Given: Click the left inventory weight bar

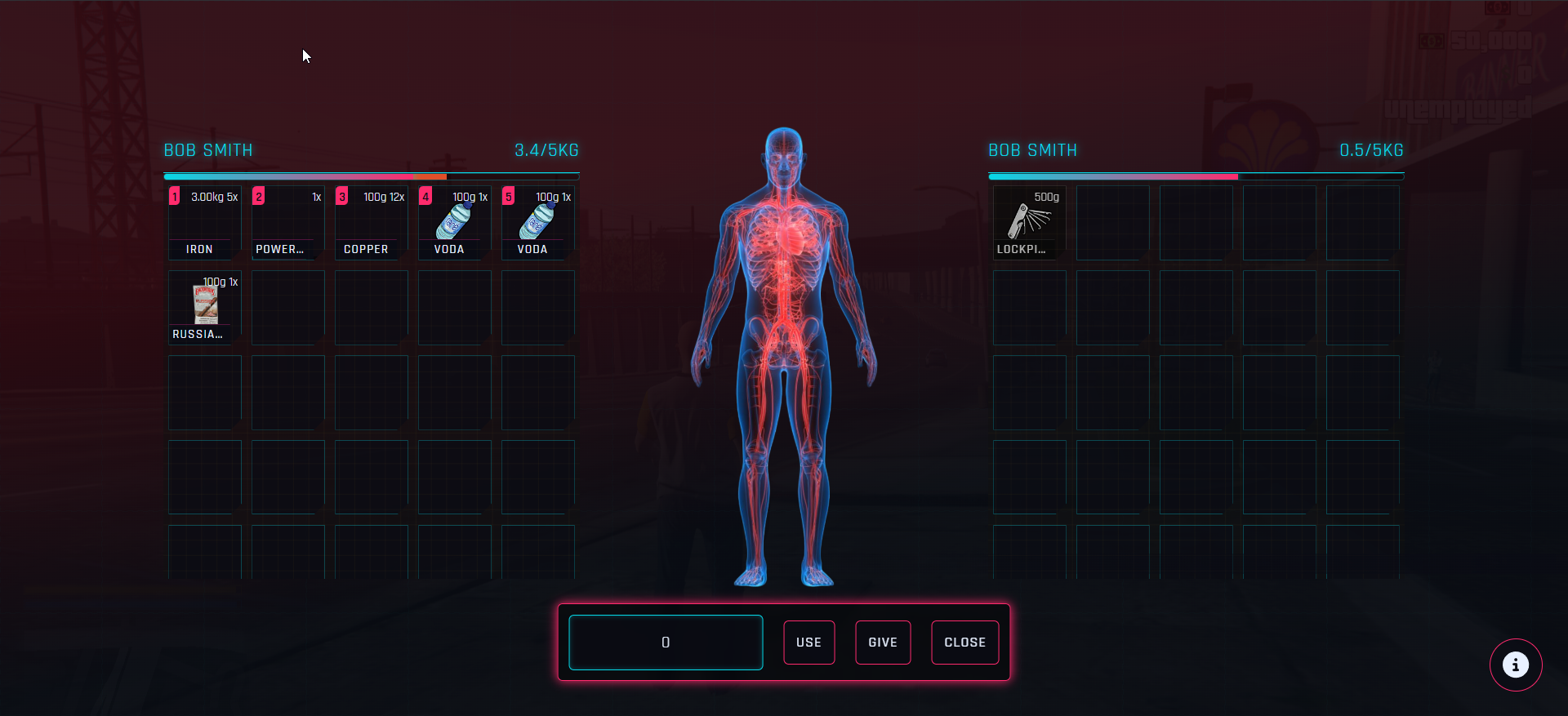Looking at the screenshot, I should tap(372, 176).
